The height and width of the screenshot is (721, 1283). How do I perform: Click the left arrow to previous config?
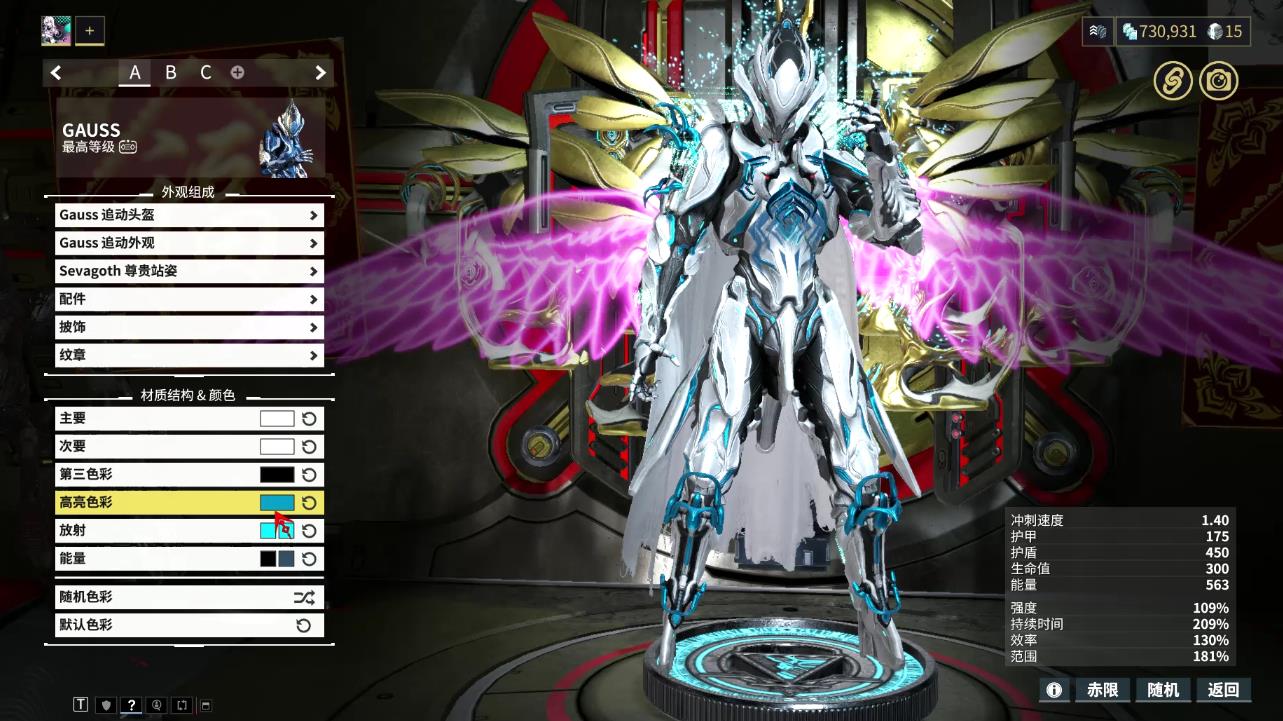coord(57,72)
